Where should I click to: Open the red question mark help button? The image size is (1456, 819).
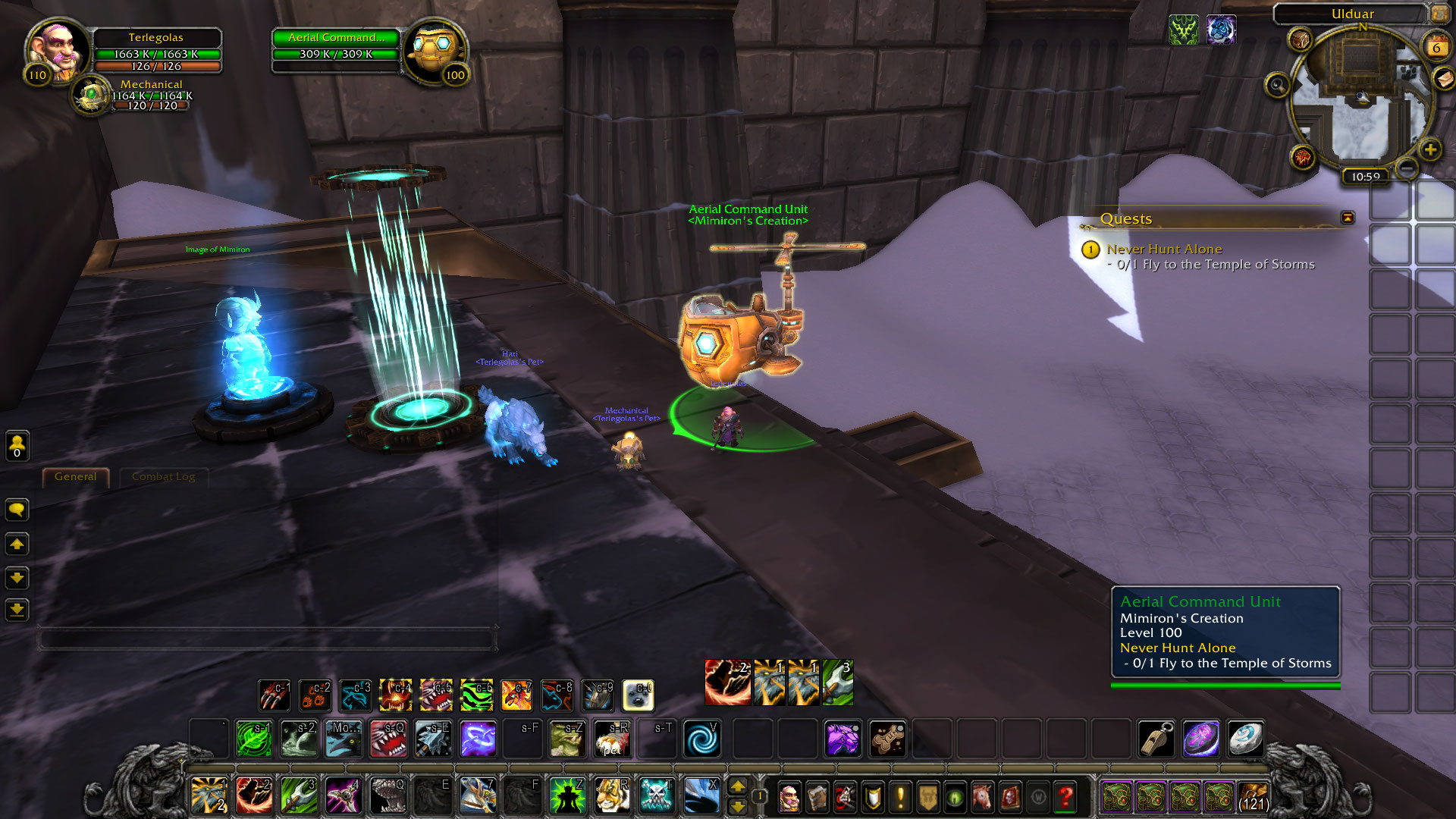(x=1065, y=797)
